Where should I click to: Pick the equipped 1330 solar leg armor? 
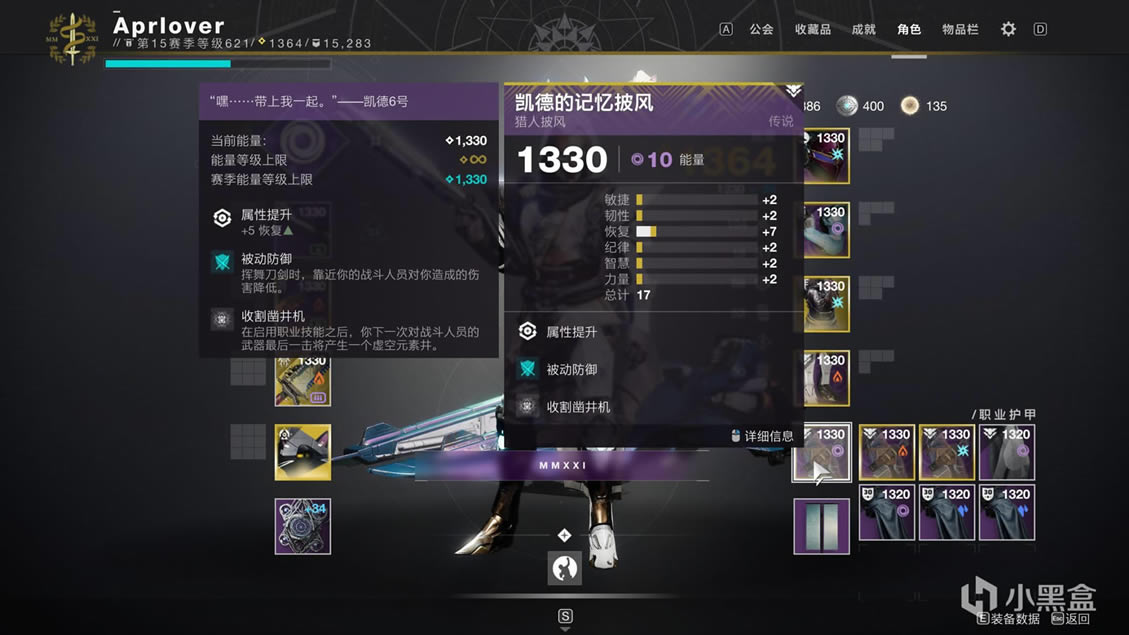click(825, 379)
